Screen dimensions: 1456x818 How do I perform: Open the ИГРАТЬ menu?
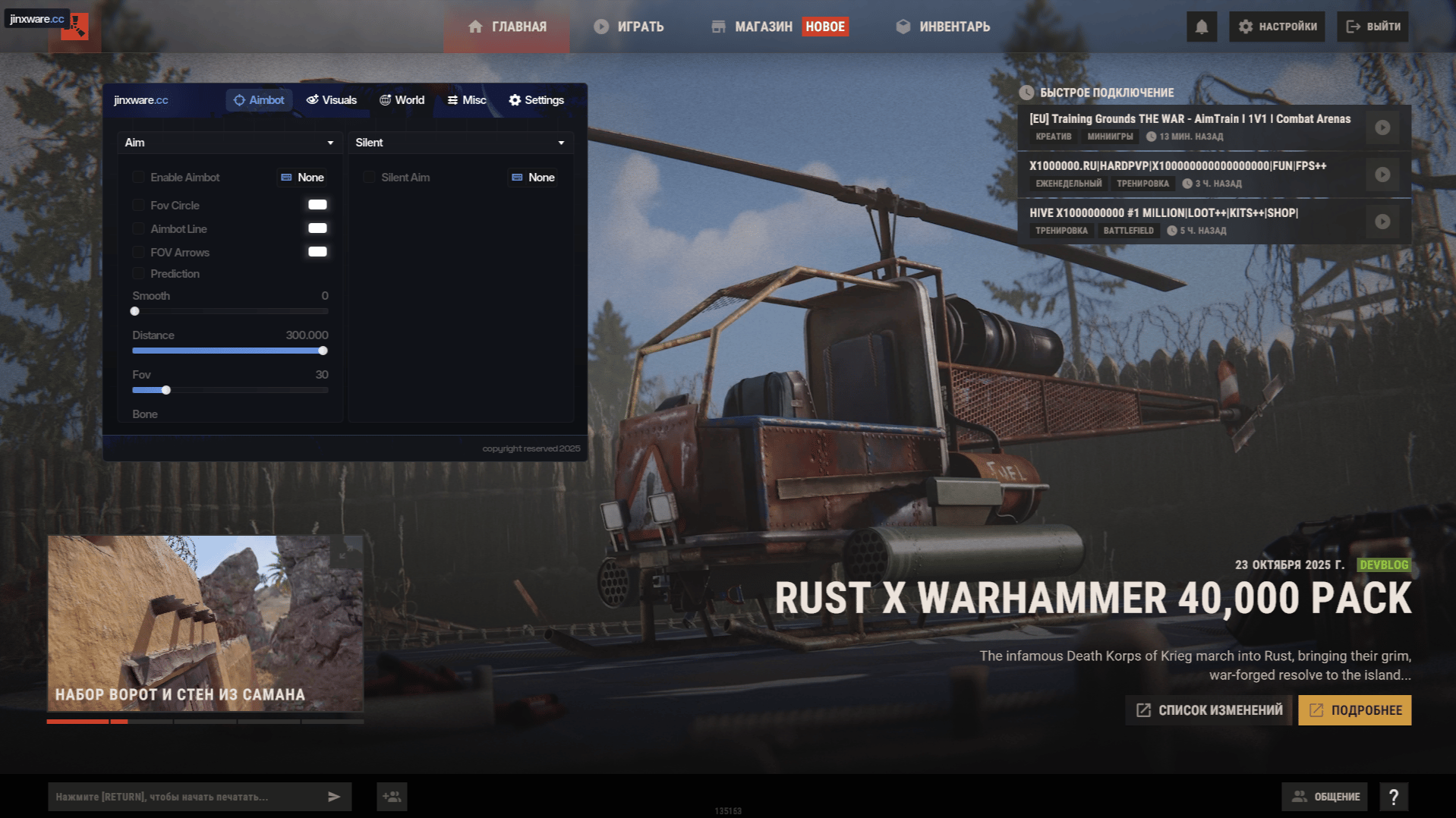coord(629,27)
